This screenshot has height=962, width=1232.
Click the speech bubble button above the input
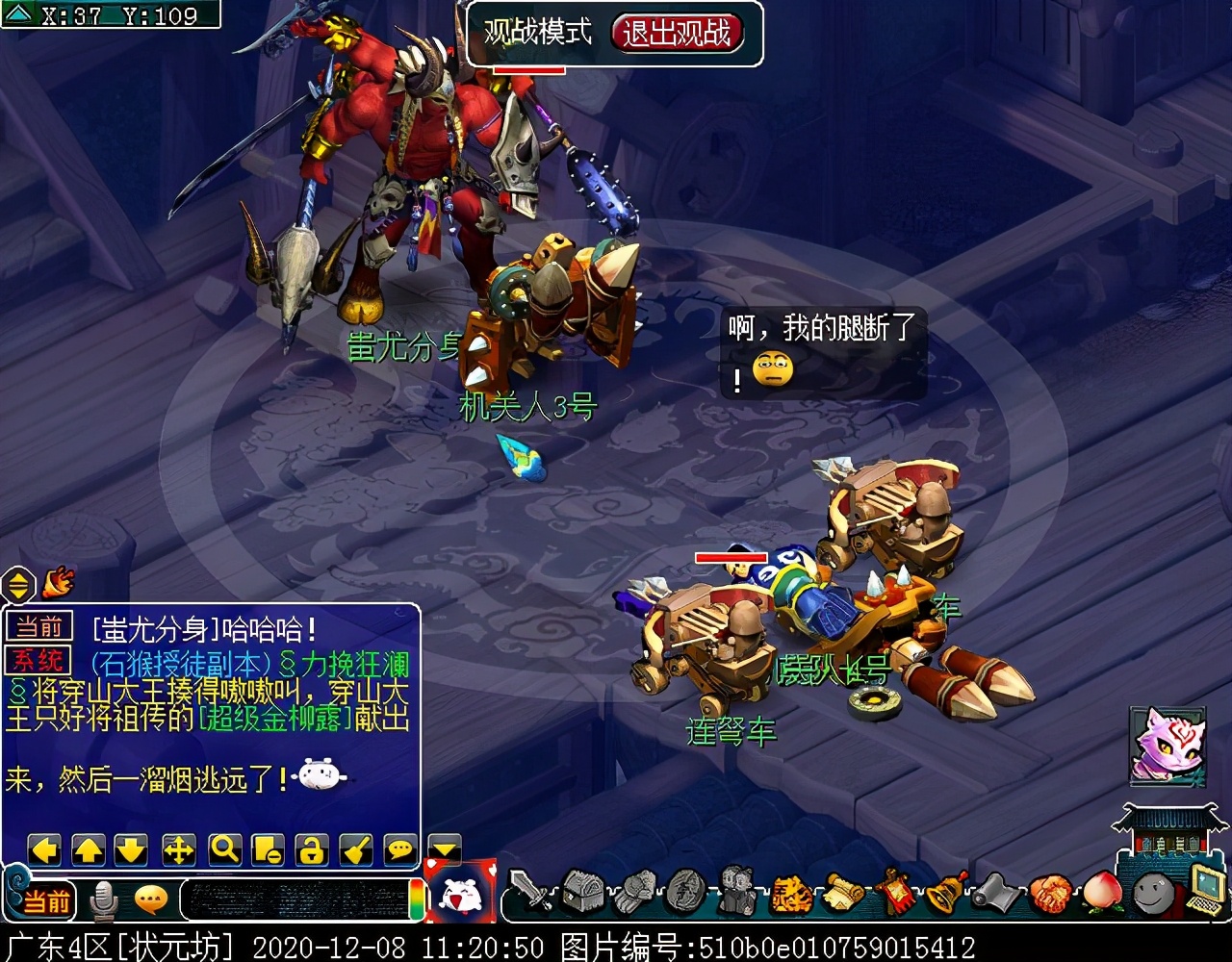point(399,849)
